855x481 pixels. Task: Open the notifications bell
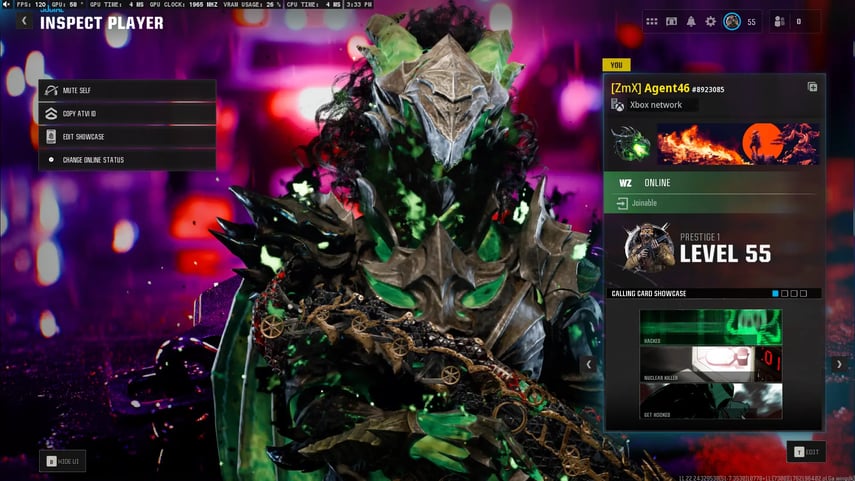coord(691,21)
